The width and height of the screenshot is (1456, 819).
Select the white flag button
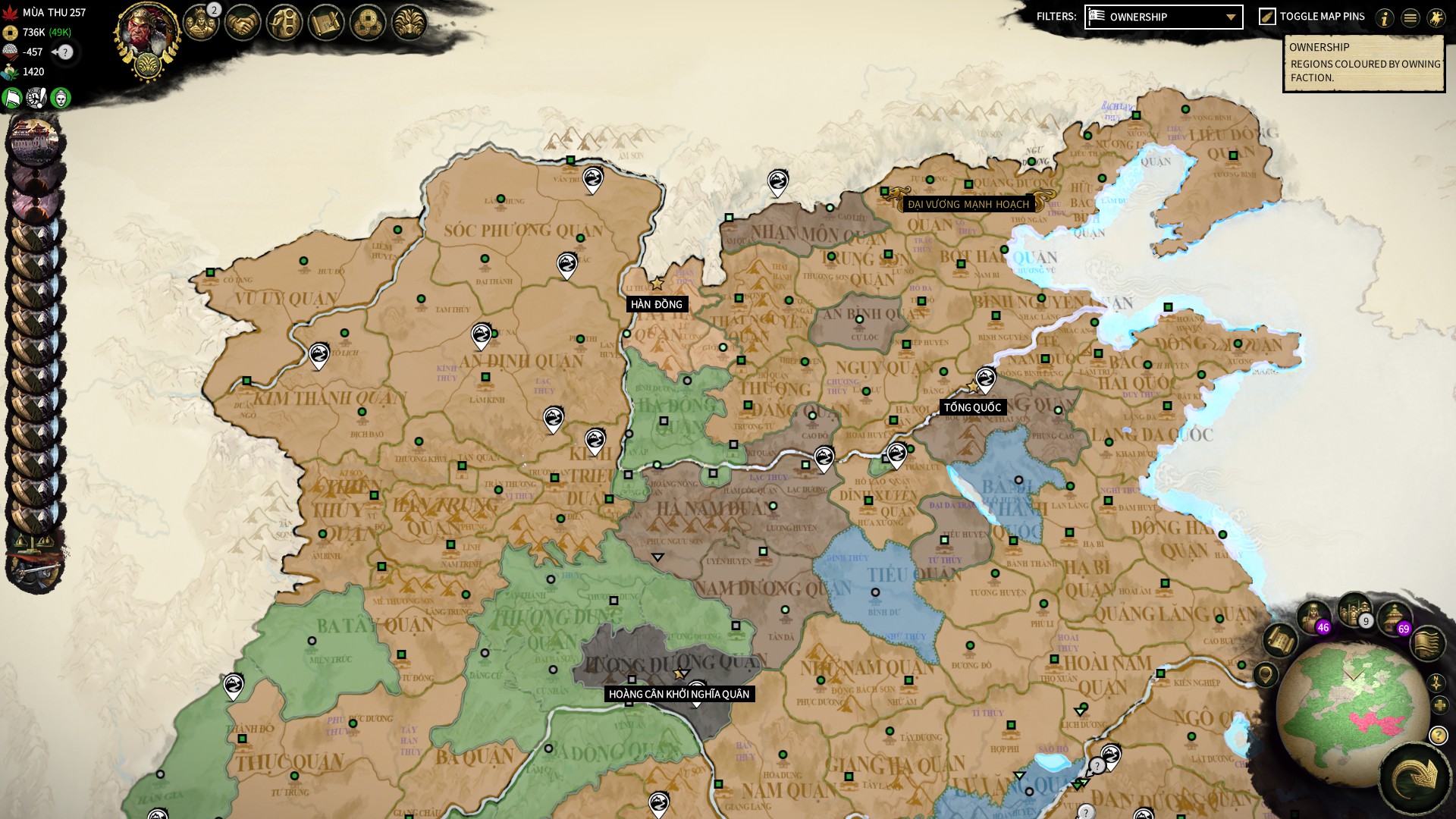point(13,98)
